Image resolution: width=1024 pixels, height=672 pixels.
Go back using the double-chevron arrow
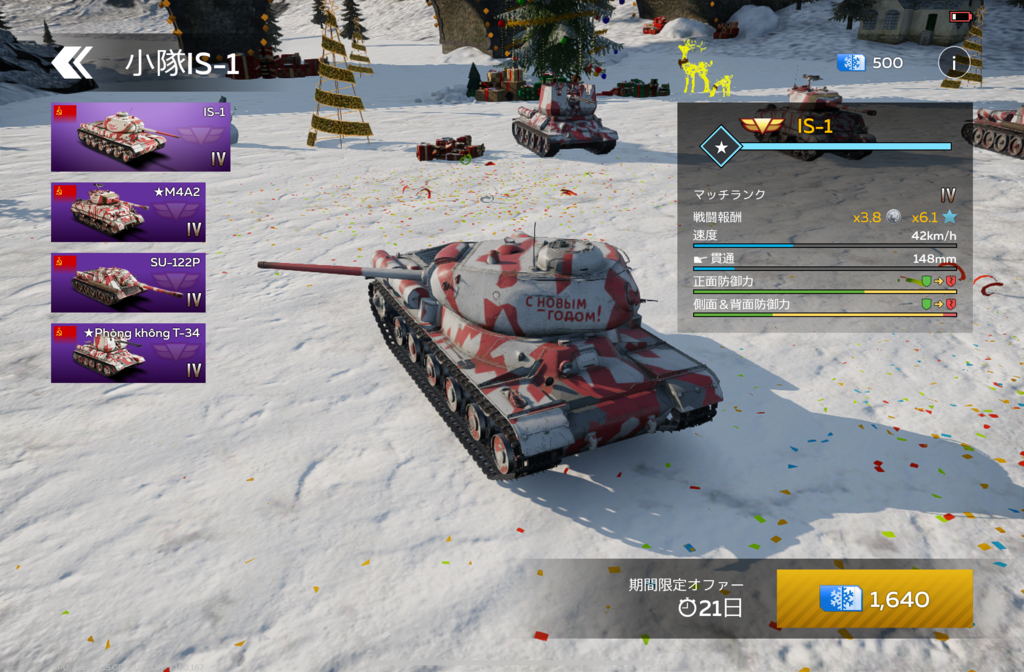coord(71,63)
